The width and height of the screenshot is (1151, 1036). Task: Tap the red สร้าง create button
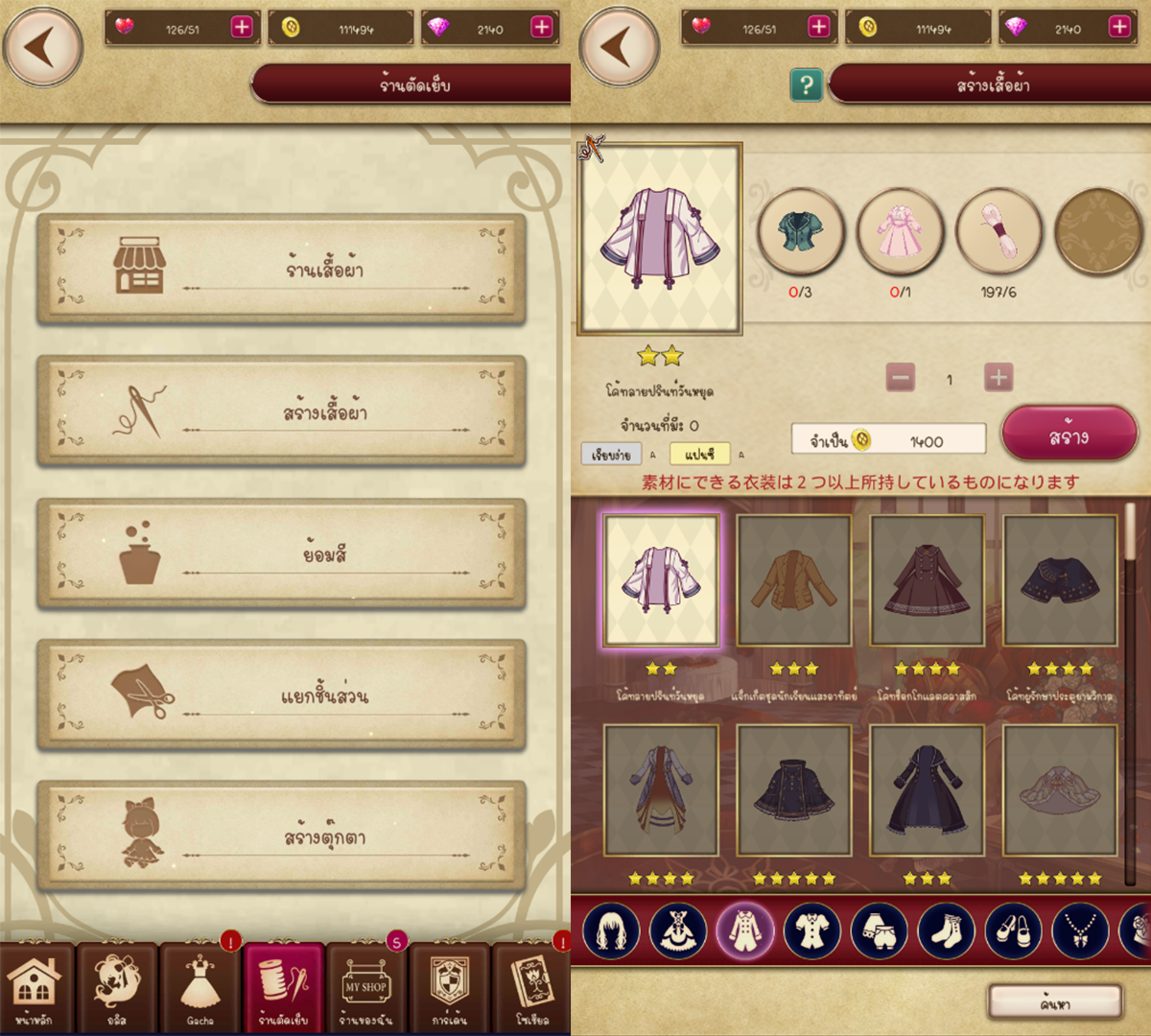pos(1069,436)
